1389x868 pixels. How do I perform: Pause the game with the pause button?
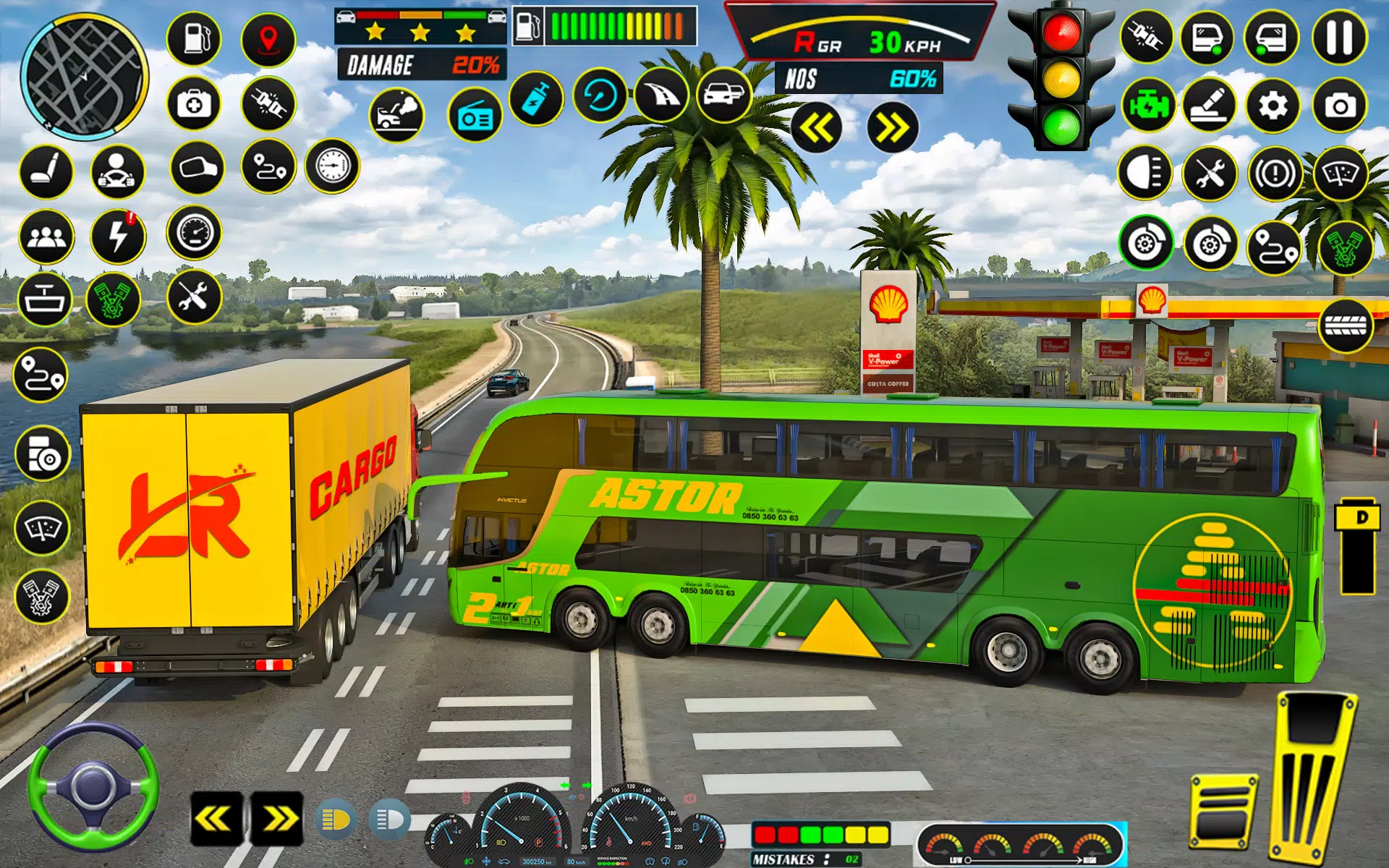[x=1339, y=37]
